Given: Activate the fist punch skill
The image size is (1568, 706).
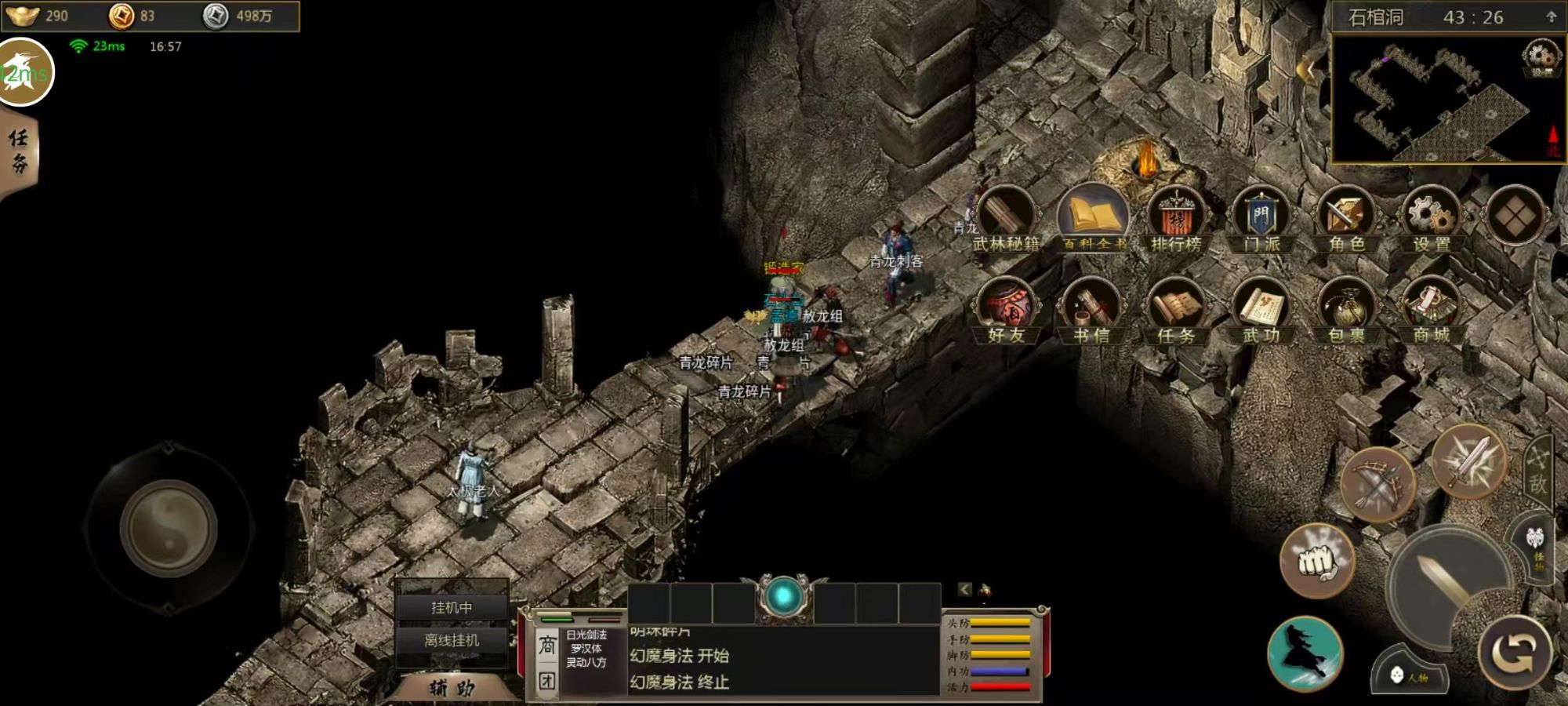Looking at the screenshot, I should (x=1317, y=560).
